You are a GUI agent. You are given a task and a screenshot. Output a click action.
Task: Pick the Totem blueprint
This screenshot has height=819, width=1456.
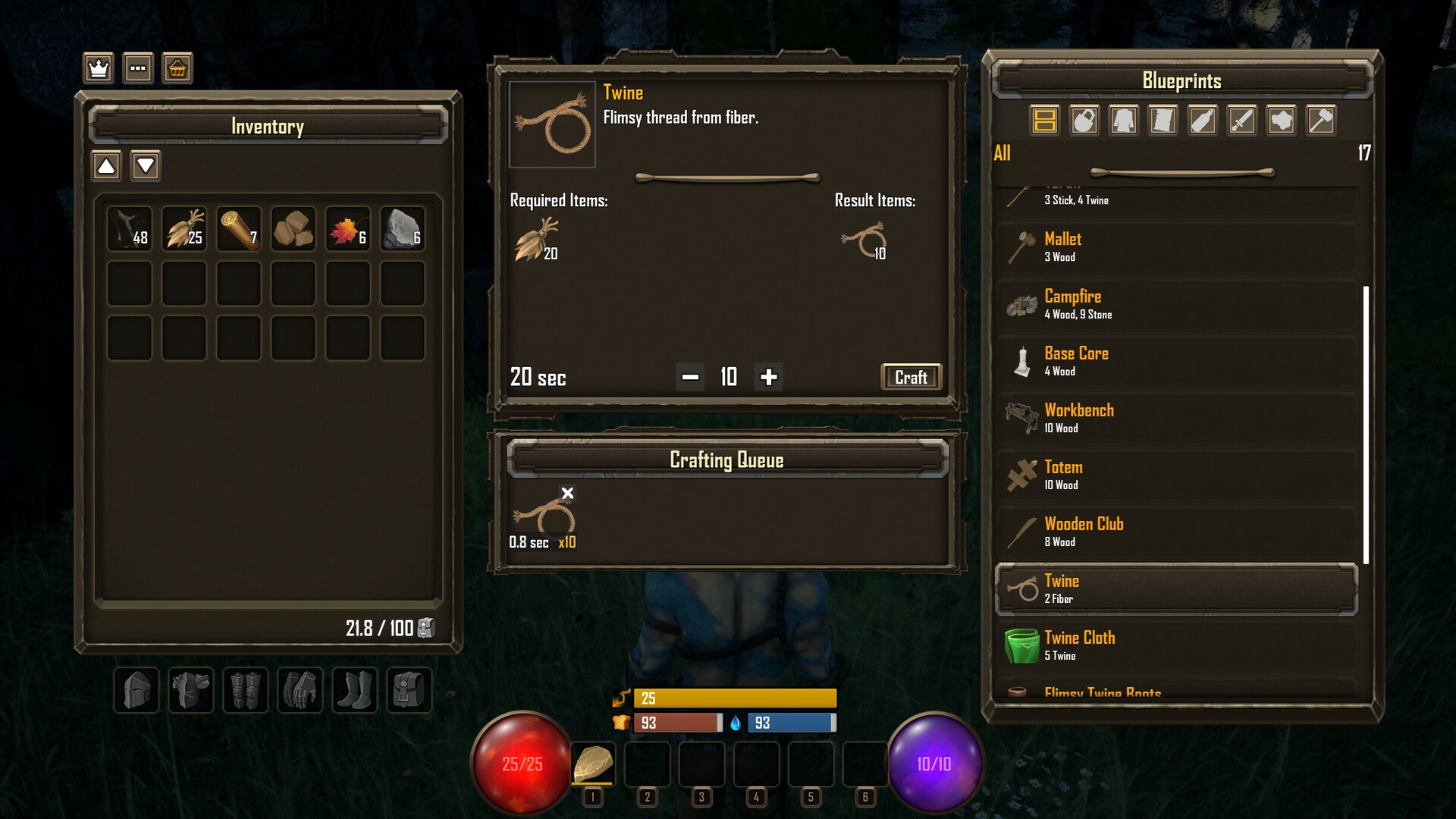[x=1177, y=475]
